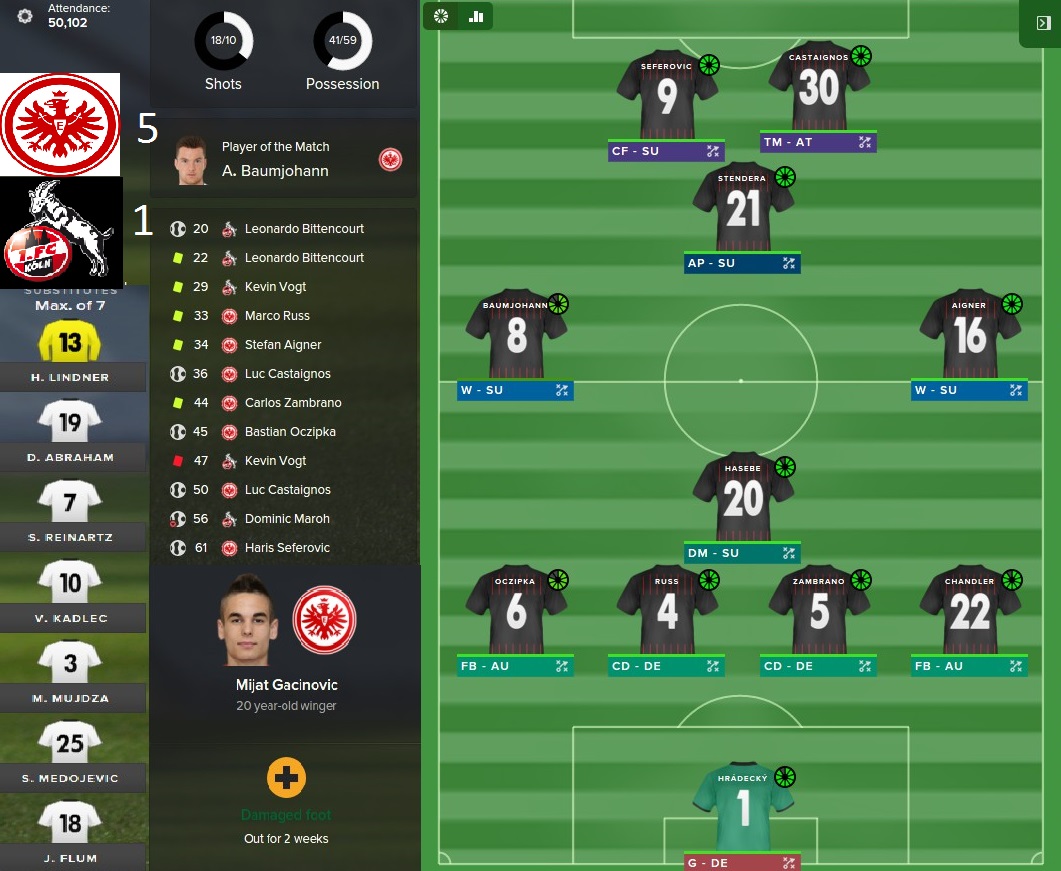Pick substitute S. Reinartz number 7
The height and width of the screenshot is (871, 1061).
pos(69,502)
